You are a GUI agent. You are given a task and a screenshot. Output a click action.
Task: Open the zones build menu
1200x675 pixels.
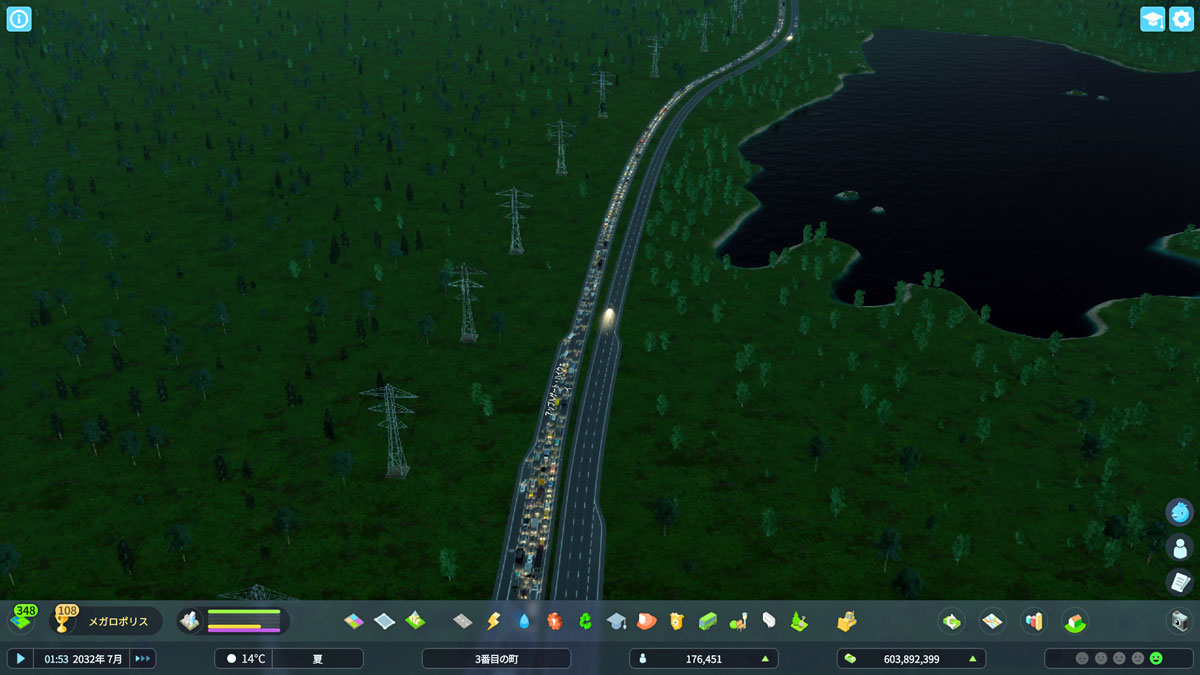click(x=354, y=621)
